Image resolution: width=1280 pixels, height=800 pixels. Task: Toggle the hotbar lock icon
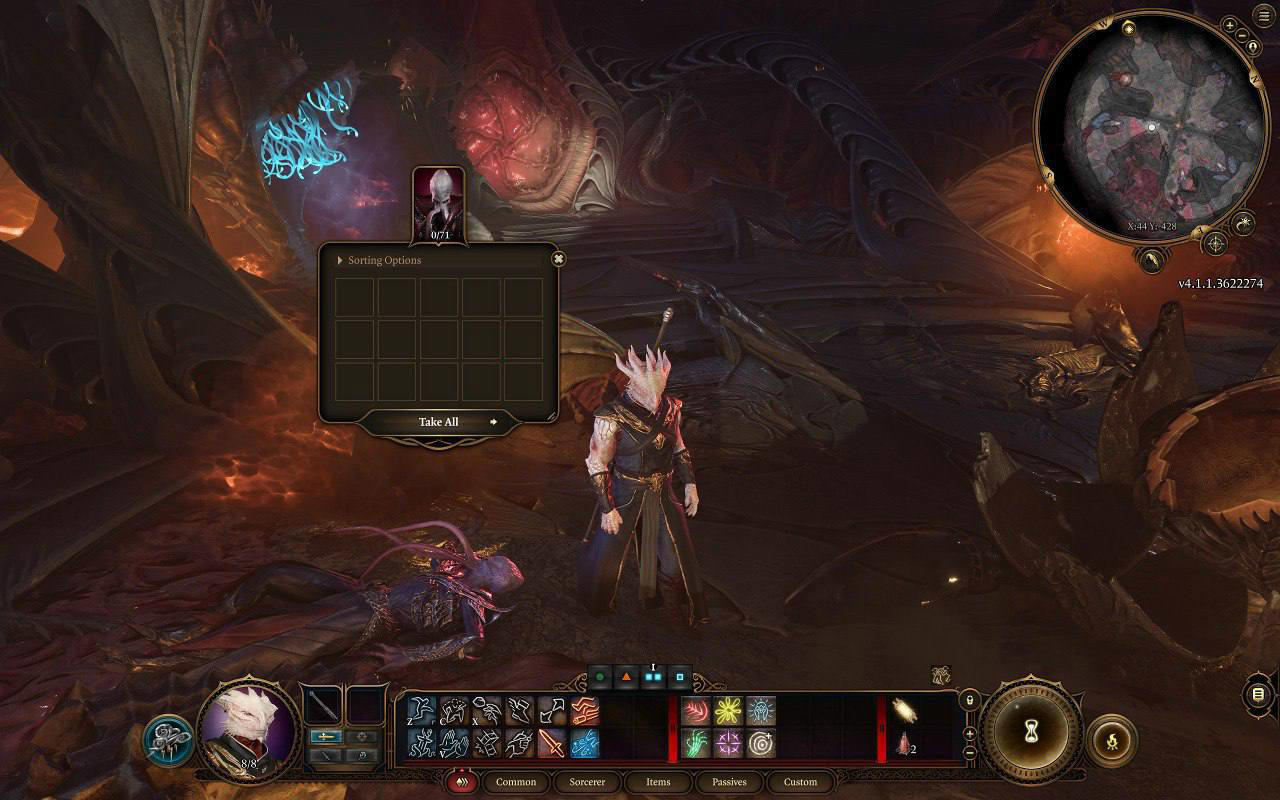[969, 700]
